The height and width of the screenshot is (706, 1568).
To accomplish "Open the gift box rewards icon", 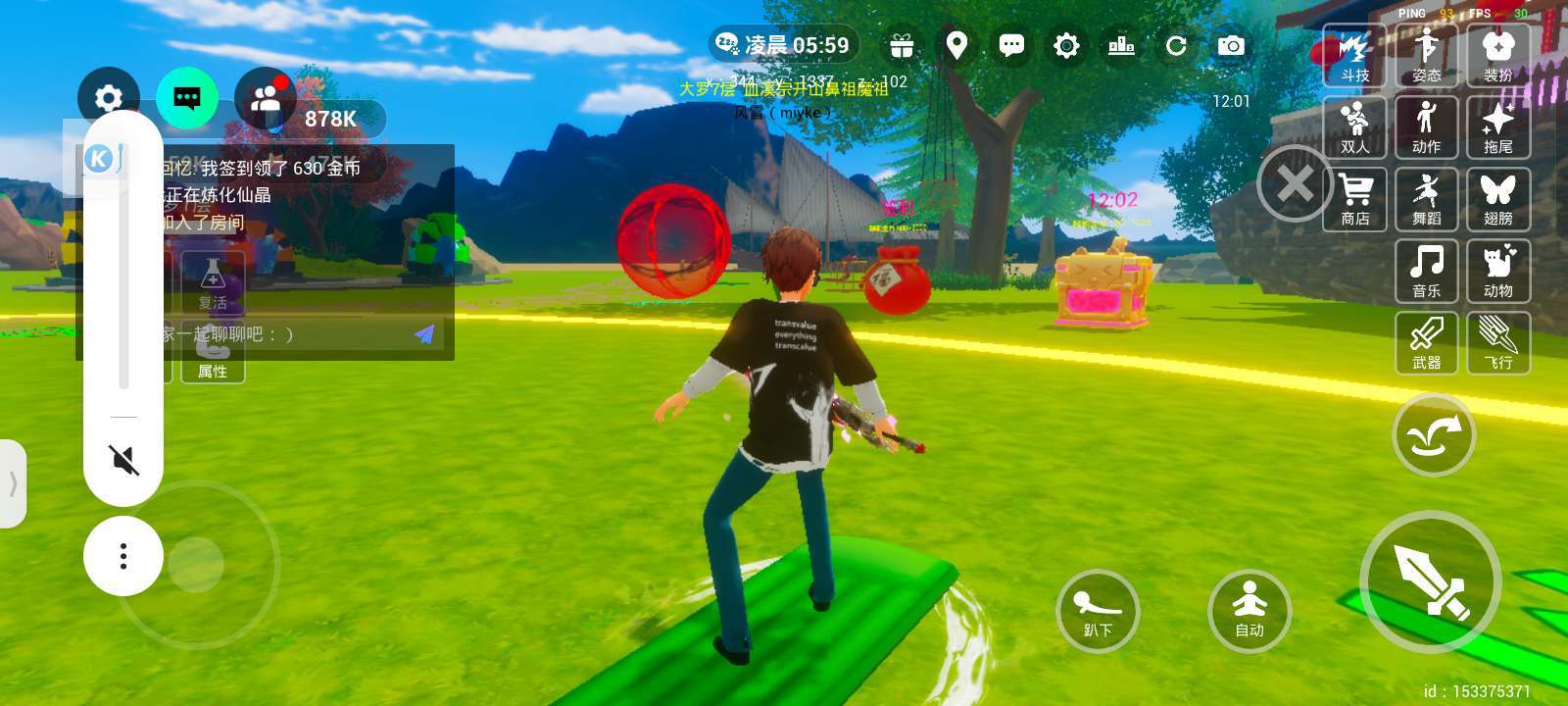I will [902, 45].
